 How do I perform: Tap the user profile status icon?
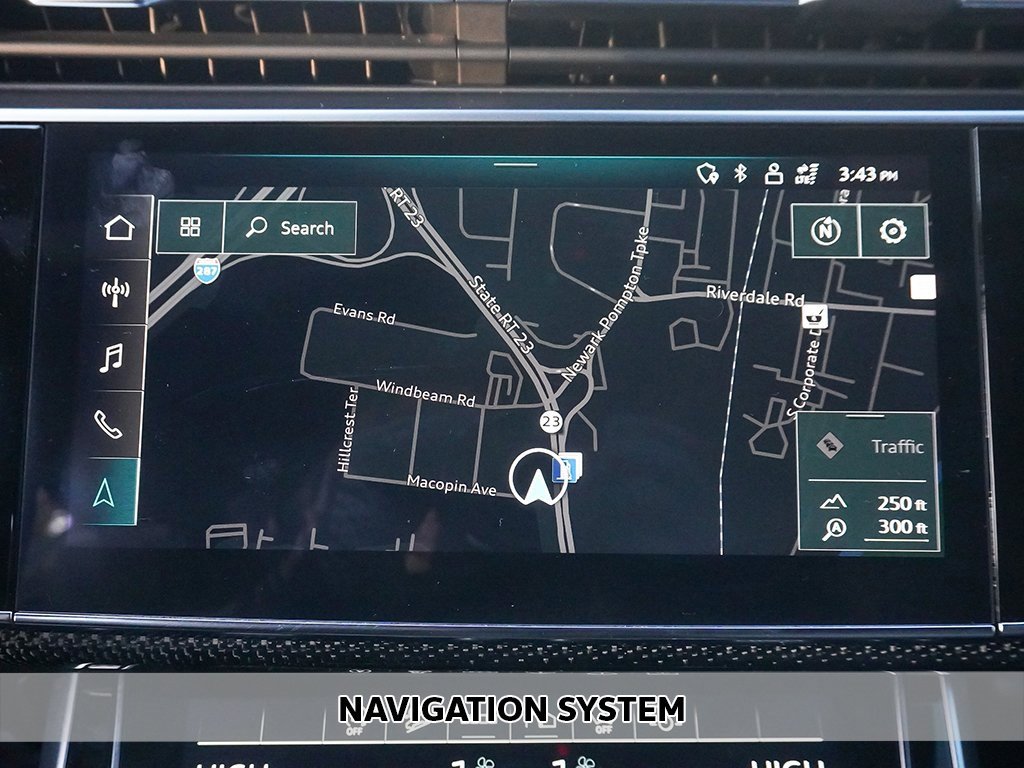772,174
